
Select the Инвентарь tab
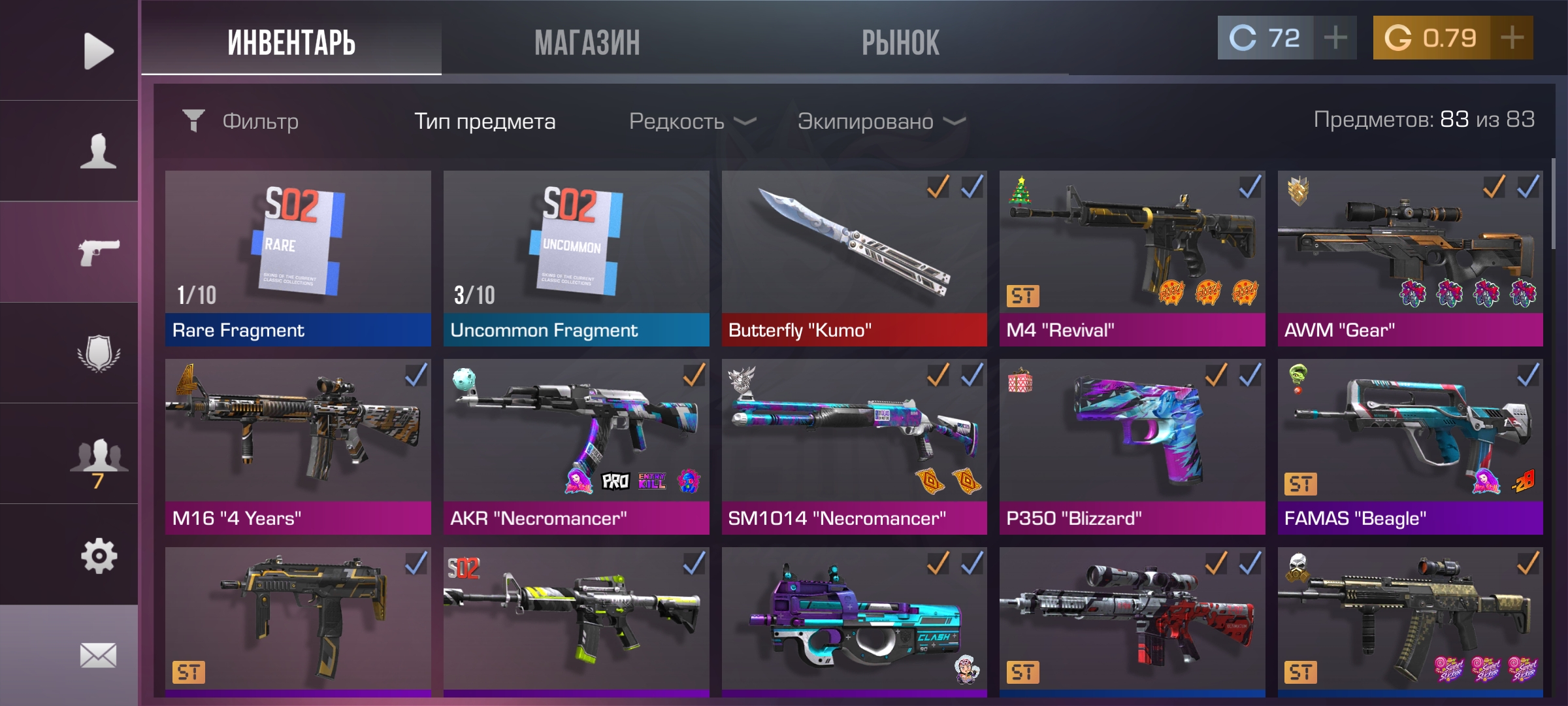tap(291, 43)
